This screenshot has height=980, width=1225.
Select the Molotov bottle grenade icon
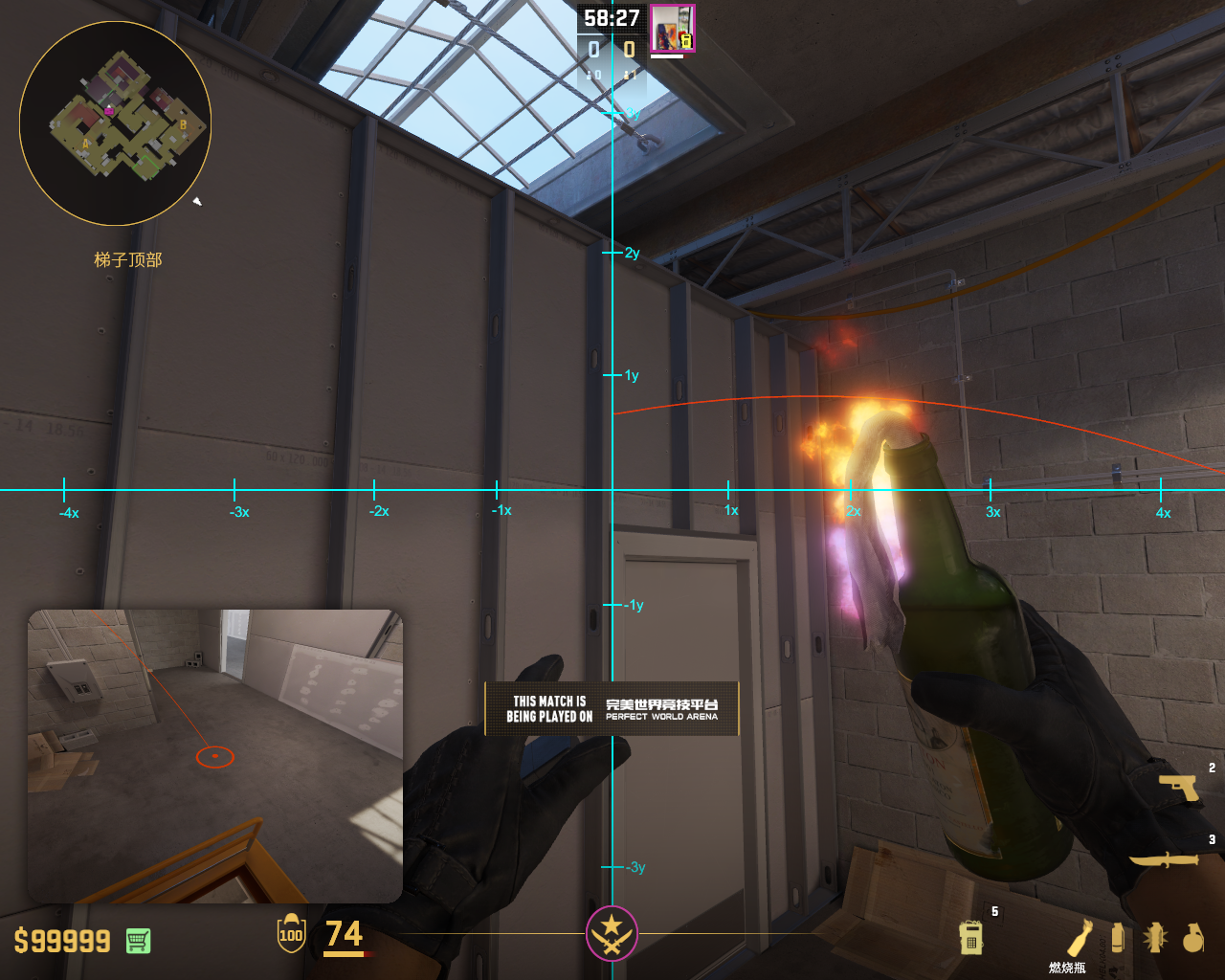point(1080,937)
